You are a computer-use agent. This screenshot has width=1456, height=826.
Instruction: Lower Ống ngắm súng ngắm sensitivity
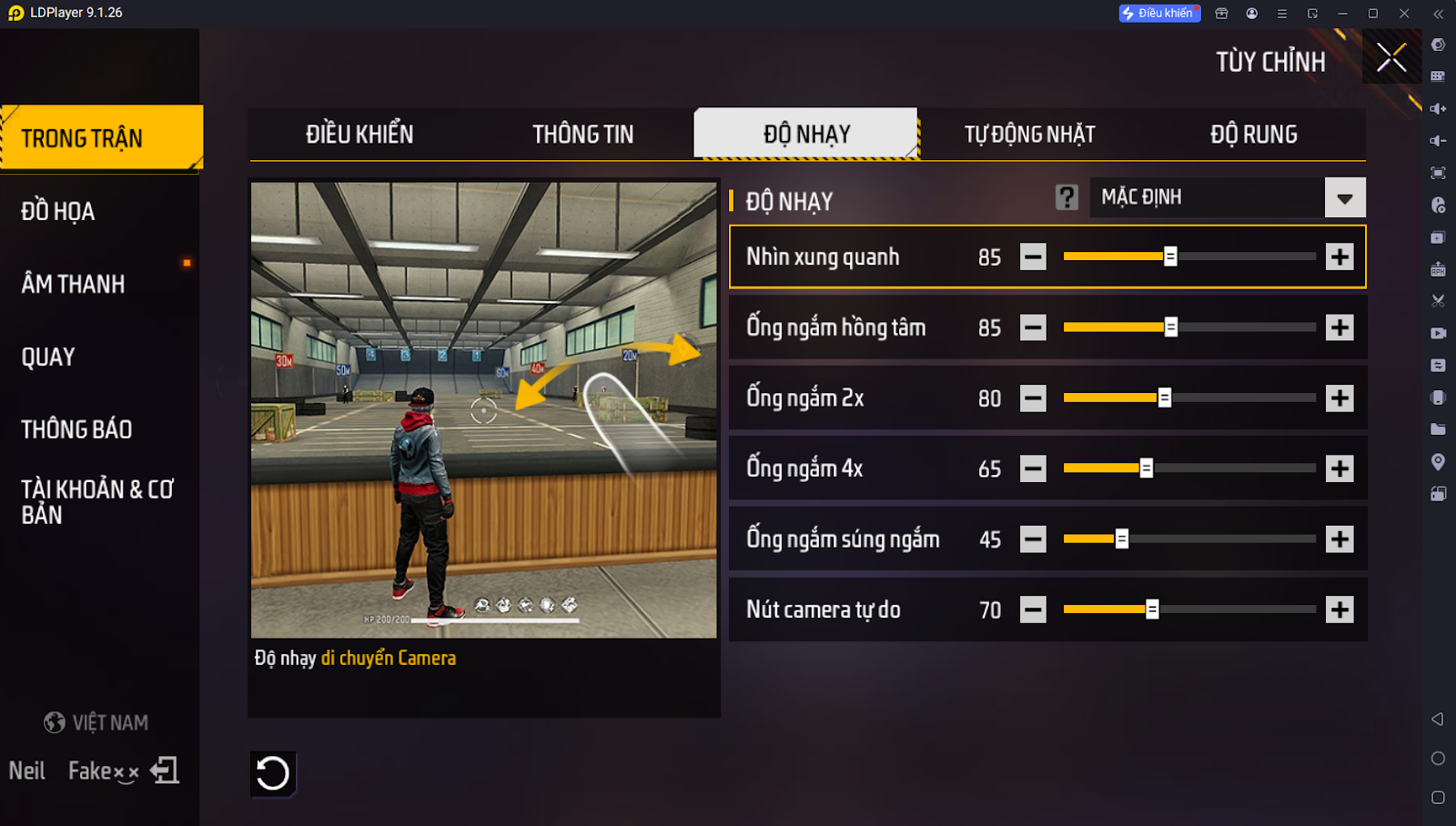point(1033,539)
